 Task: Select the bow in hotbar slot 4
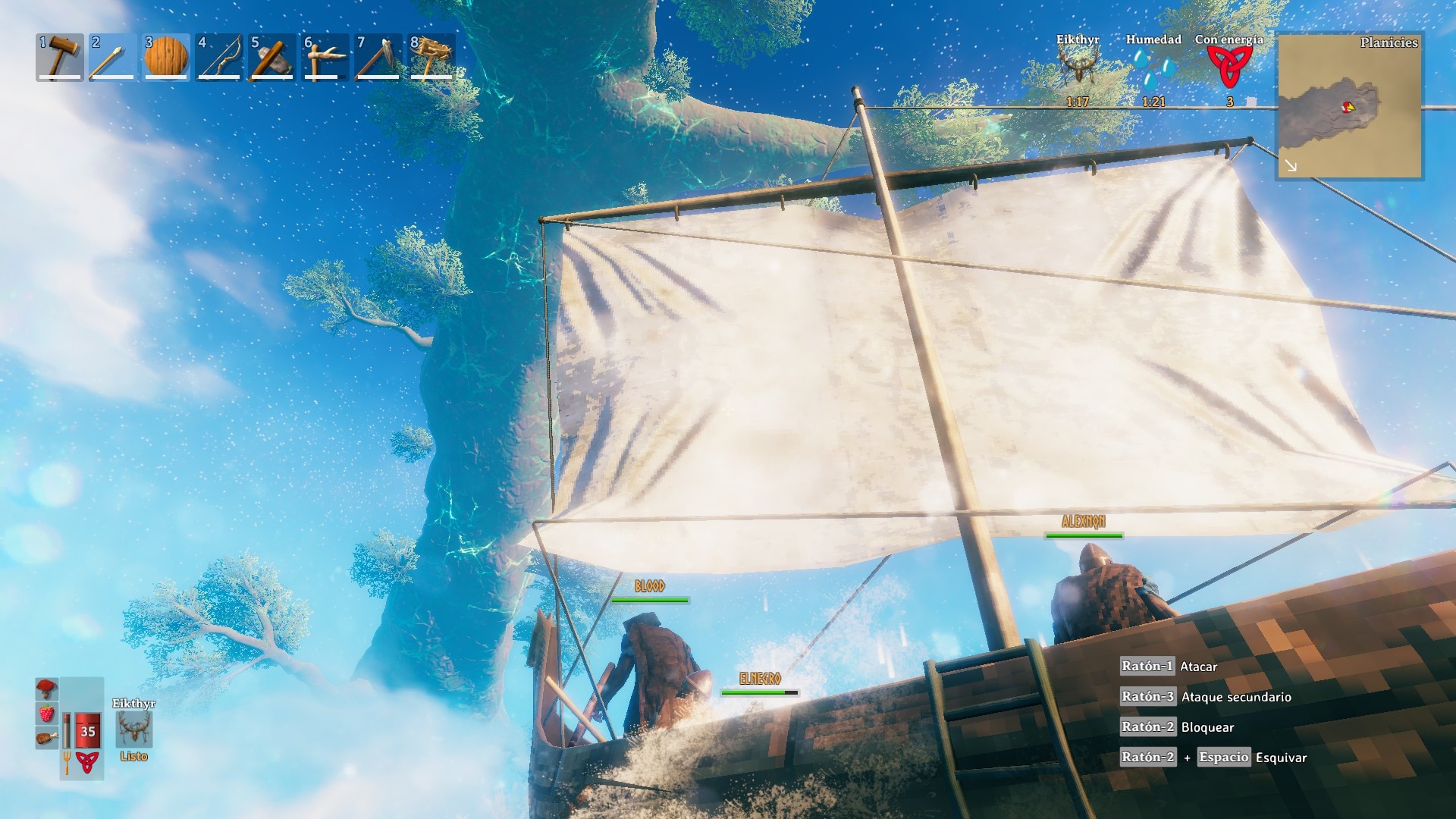point(219,57)
